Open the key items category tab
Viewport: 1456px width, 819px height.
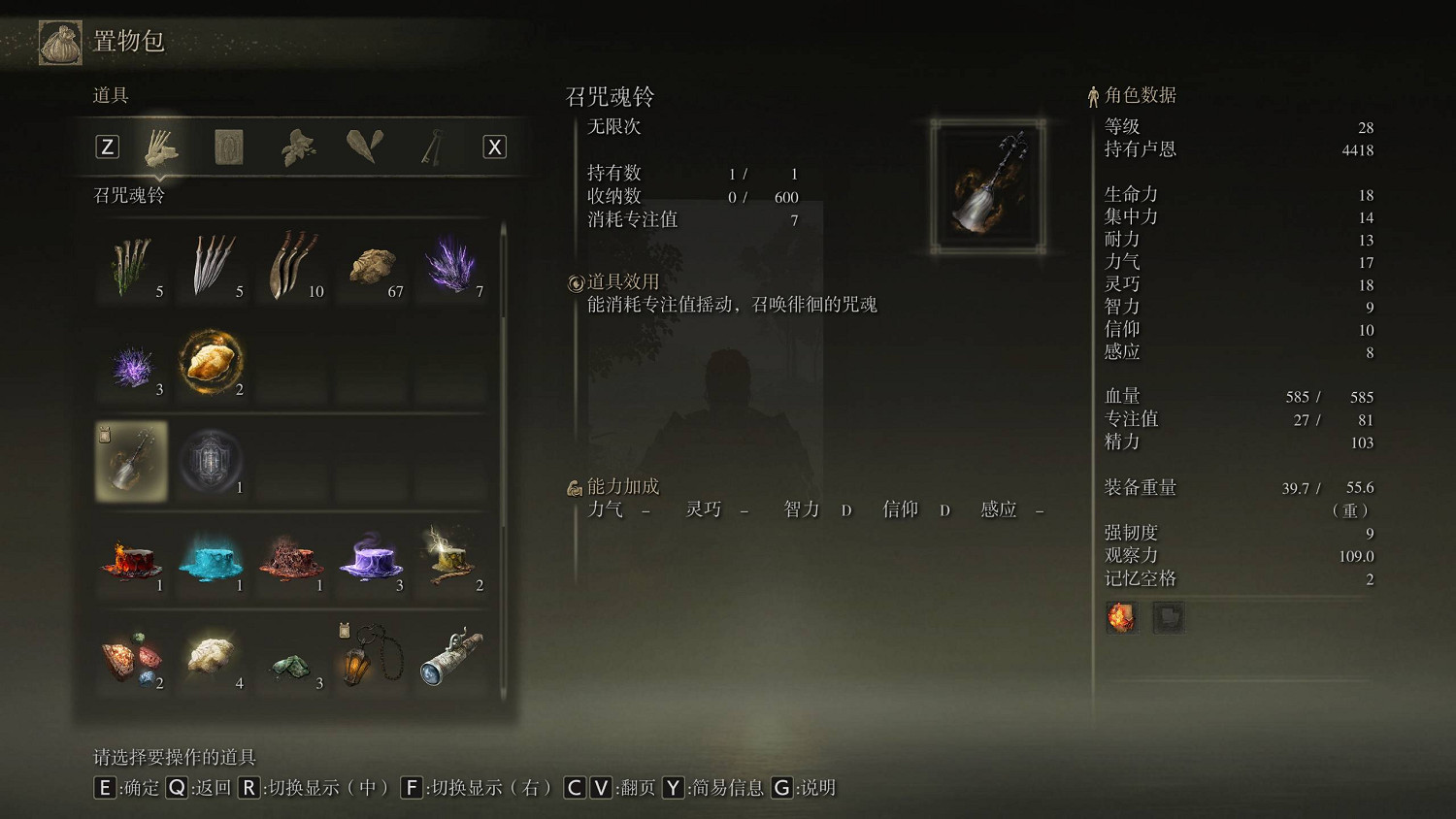tap(430, 146)
